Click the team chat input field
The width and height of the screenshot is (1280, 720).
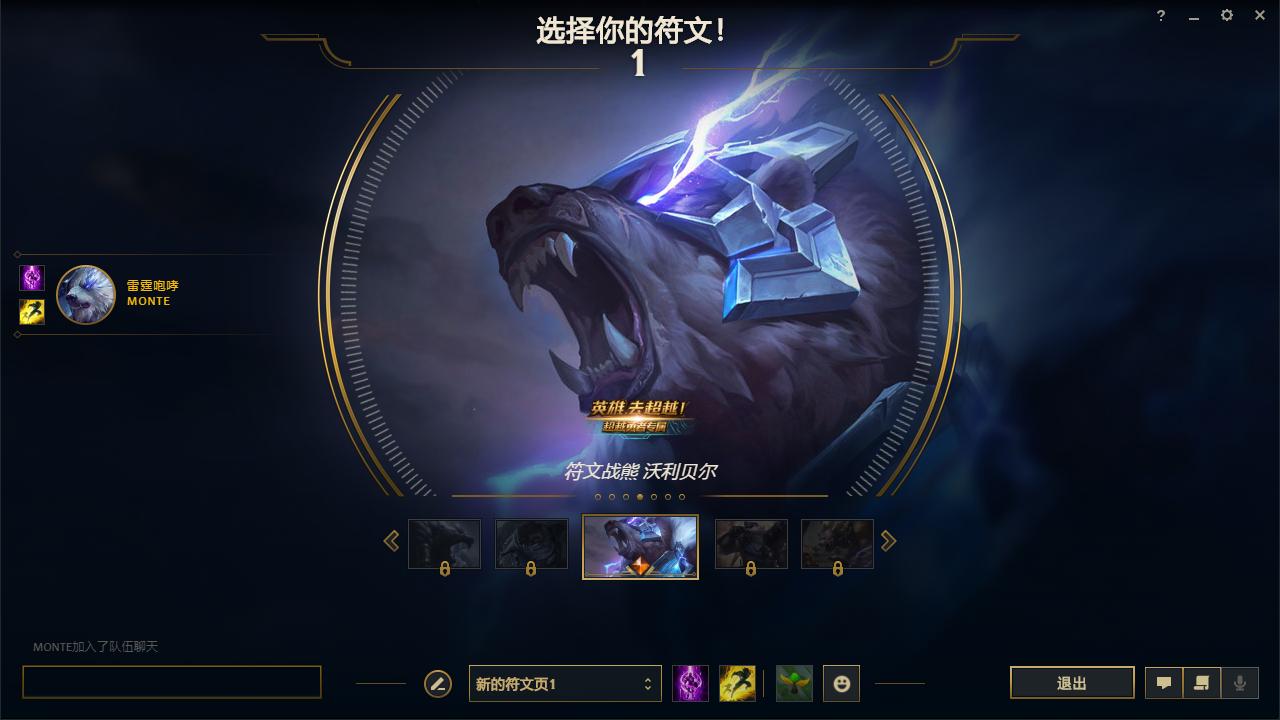pos(171,680)
